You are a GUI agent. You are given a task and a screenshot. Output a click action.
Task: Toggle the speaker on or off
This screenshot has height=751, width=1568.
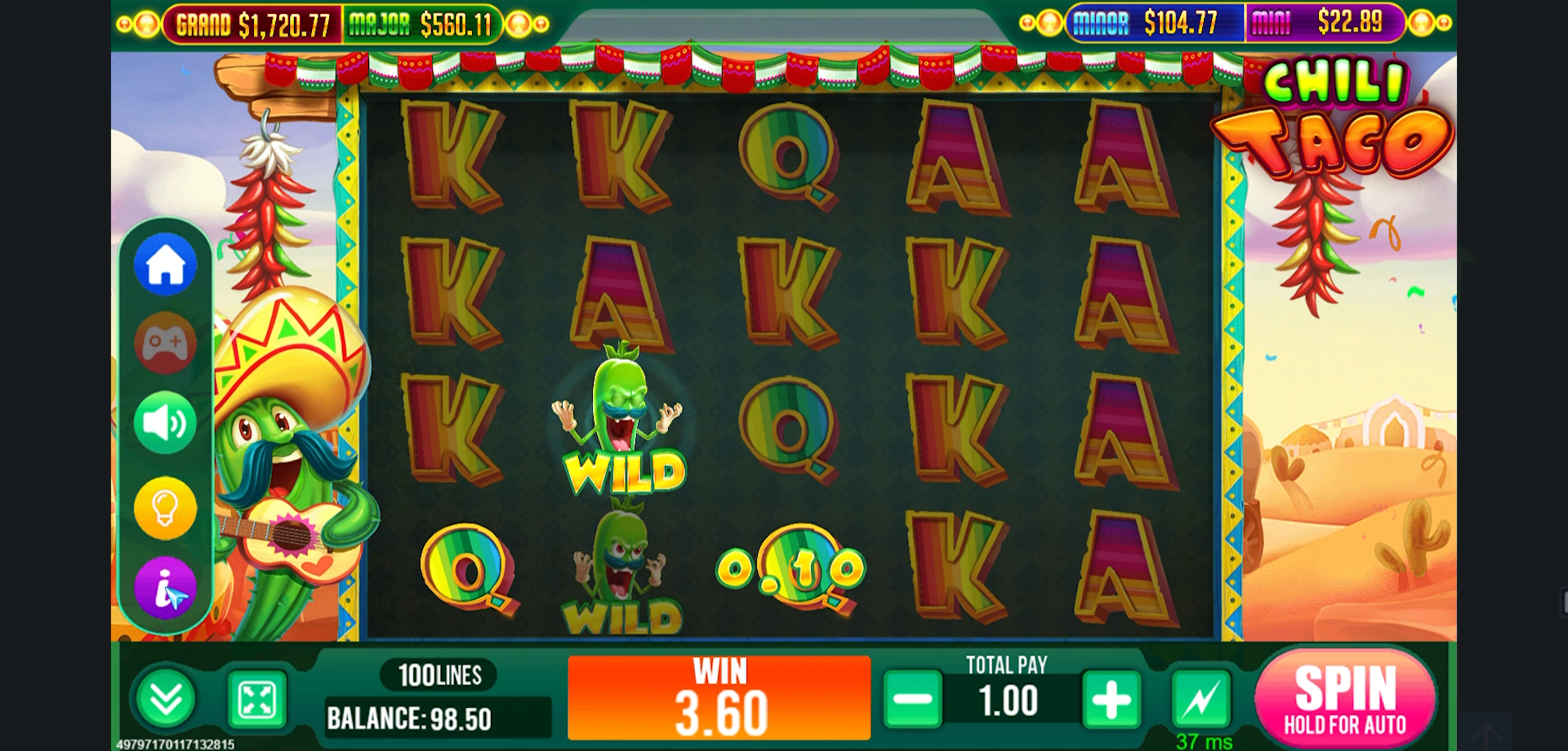[165, 424]
